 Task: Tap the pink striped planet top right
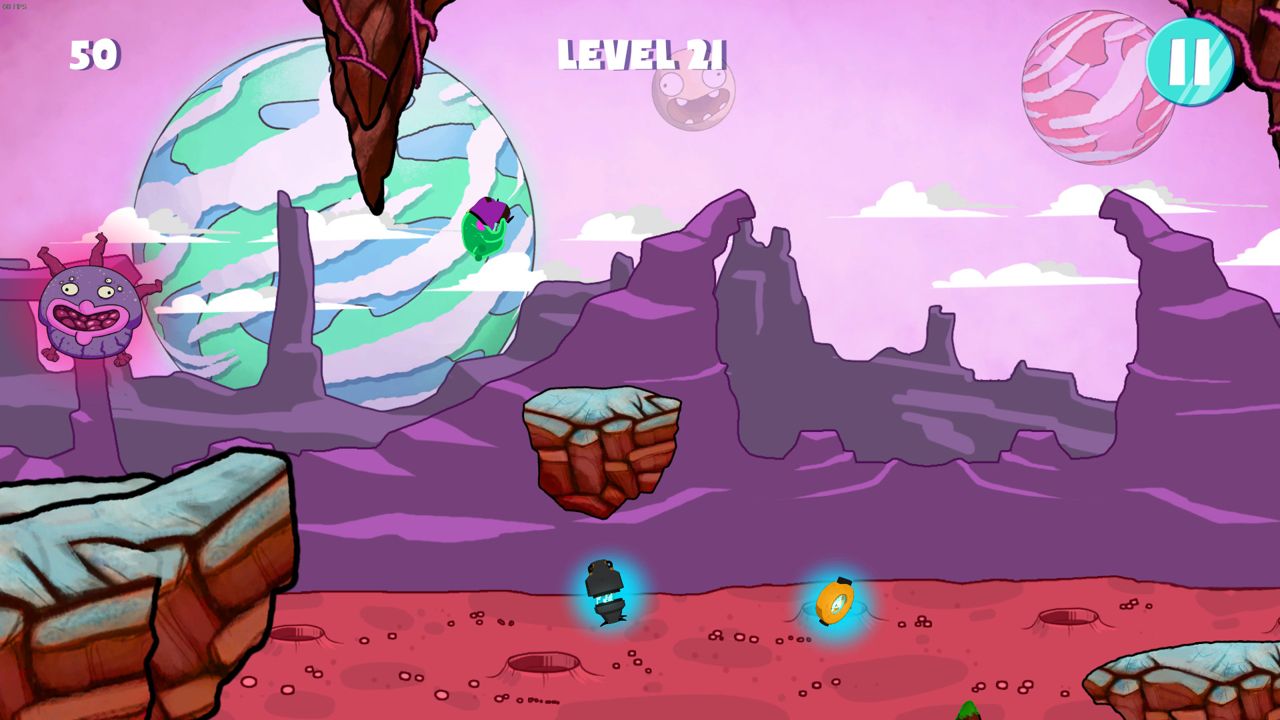pyautogui.click(x=1090, y=85)
